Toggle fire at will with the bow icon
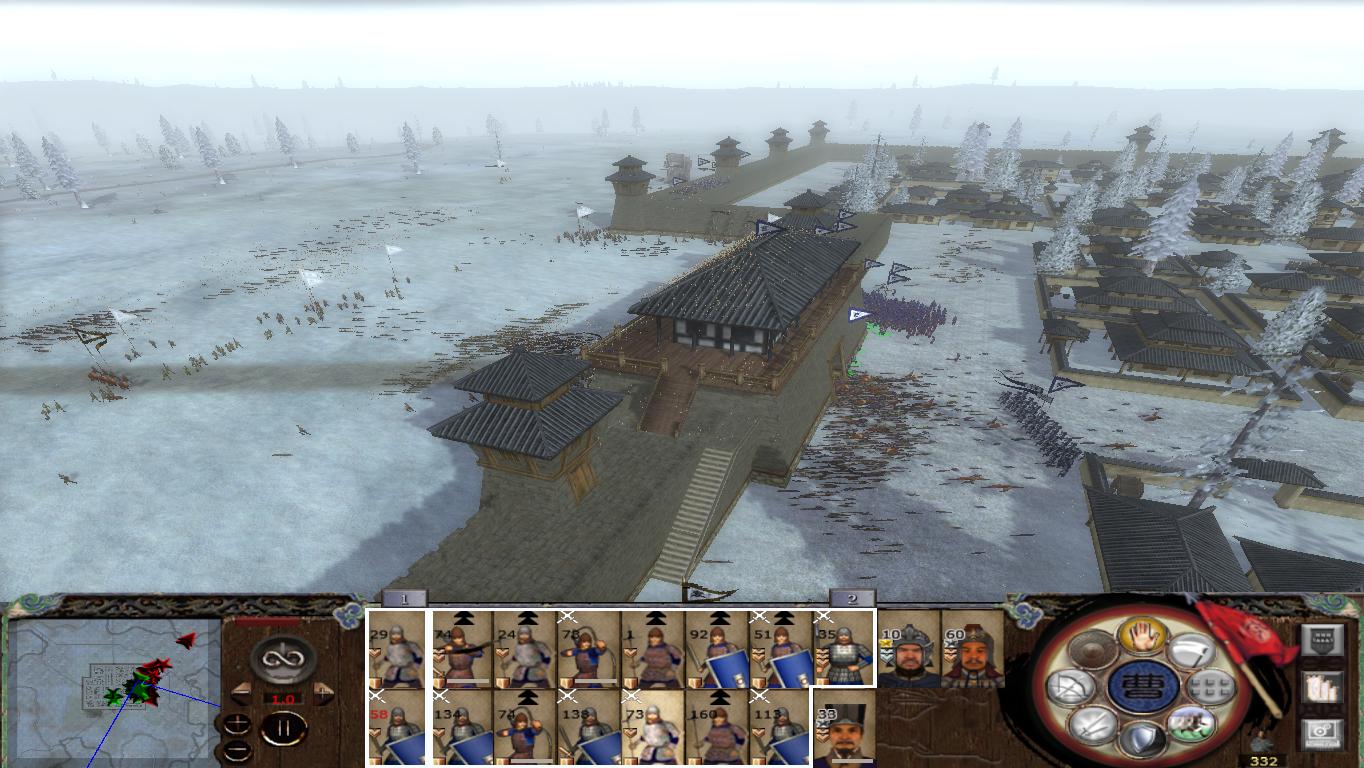The height and width of the screenshot is (768, 1364). (1071, 685)
